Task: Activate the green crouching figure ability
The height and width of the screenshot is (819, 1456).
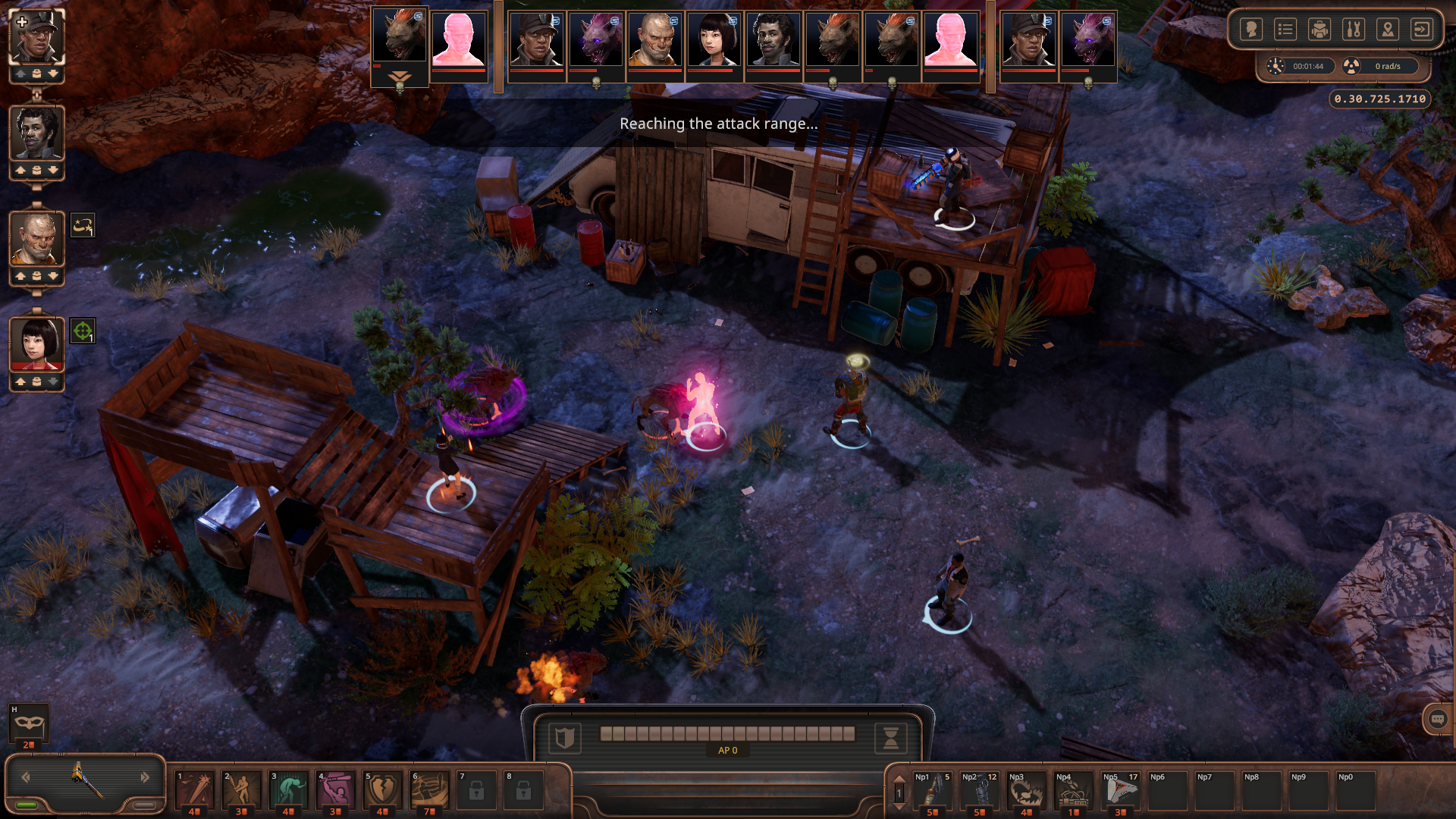Action: pos(289,790)
